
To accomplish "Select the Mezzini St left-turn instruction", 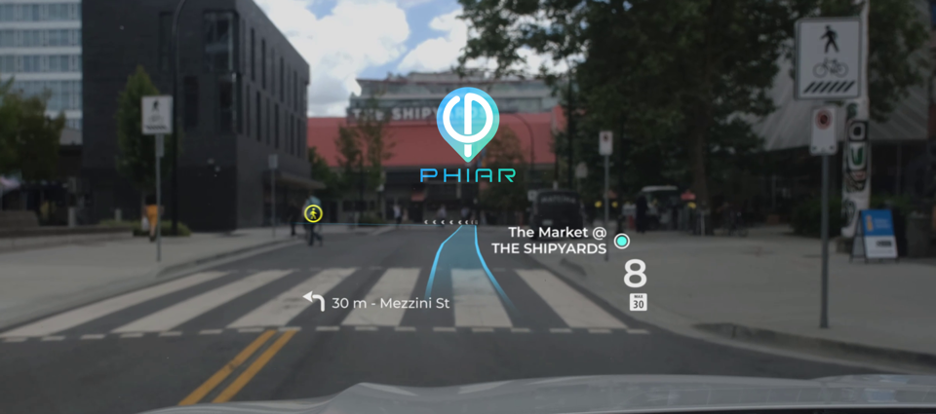I will coord(372,301).
